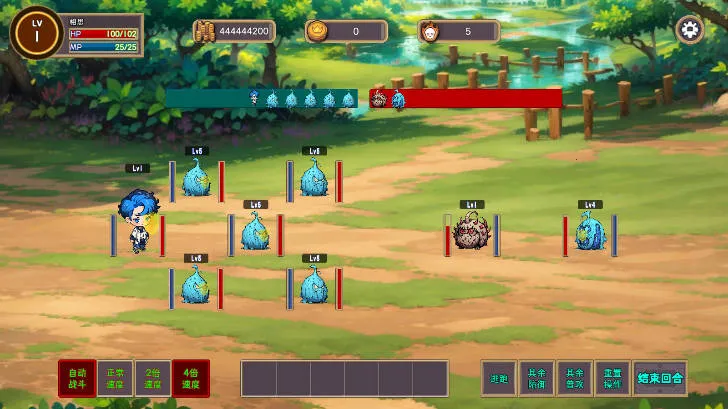This screenshot has height=409, width=728.
Task: Set normal battle speed (正常速度)
Action: coord(115,378)
